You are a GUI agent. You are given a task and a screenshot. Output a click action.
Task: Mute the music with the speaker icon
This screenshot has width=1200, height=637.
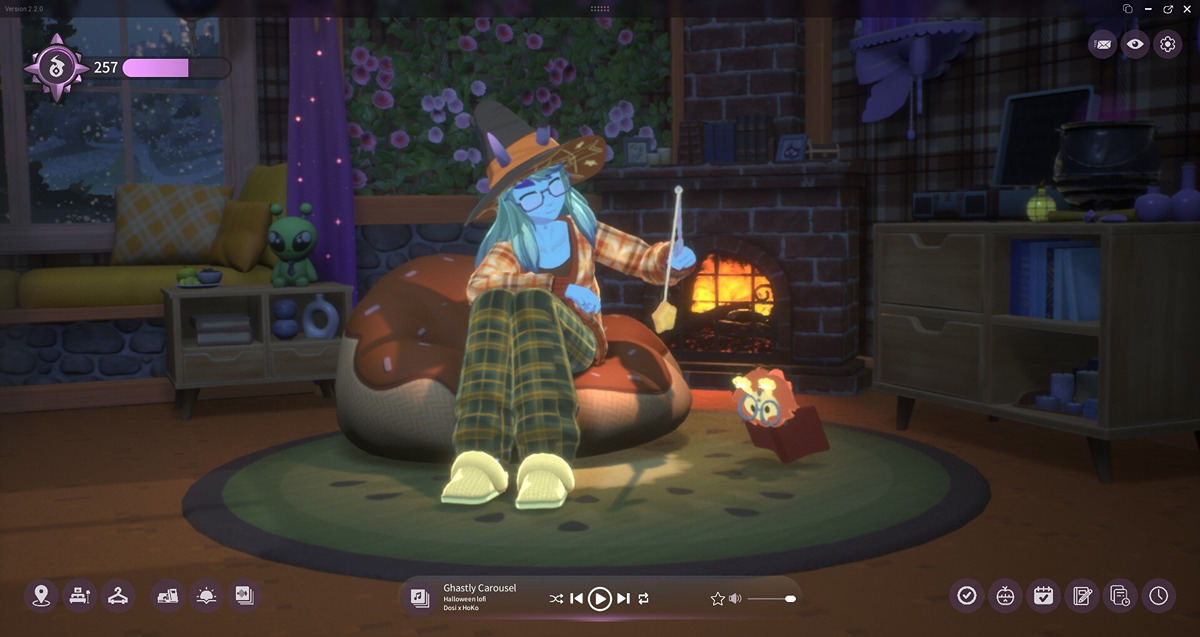pos(735,598)
